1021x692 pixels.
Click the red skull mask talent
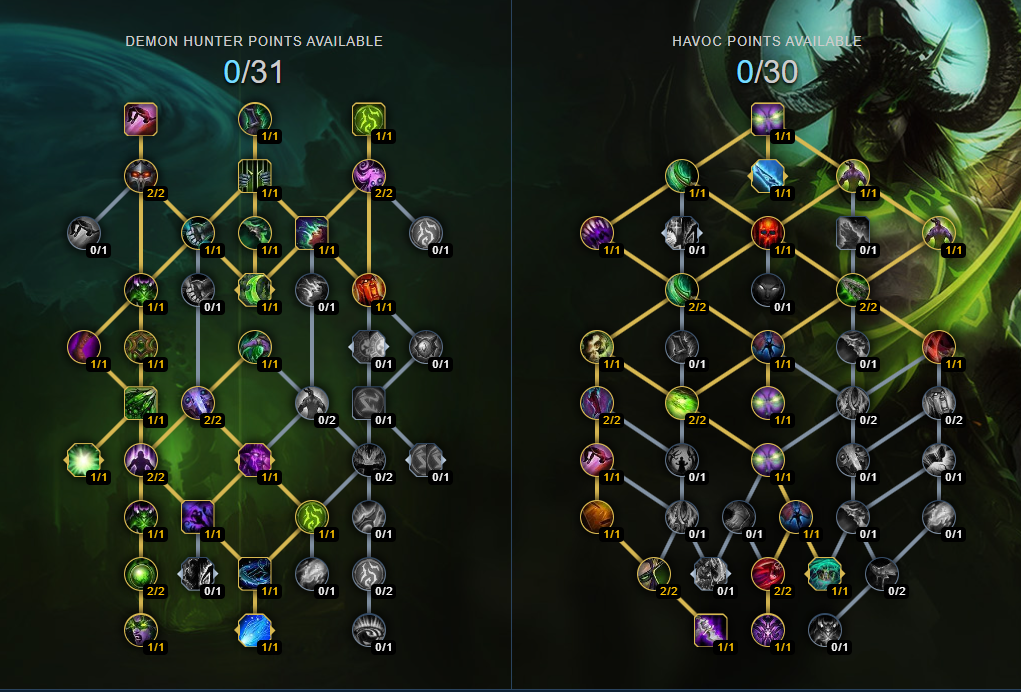click(767, 233)
